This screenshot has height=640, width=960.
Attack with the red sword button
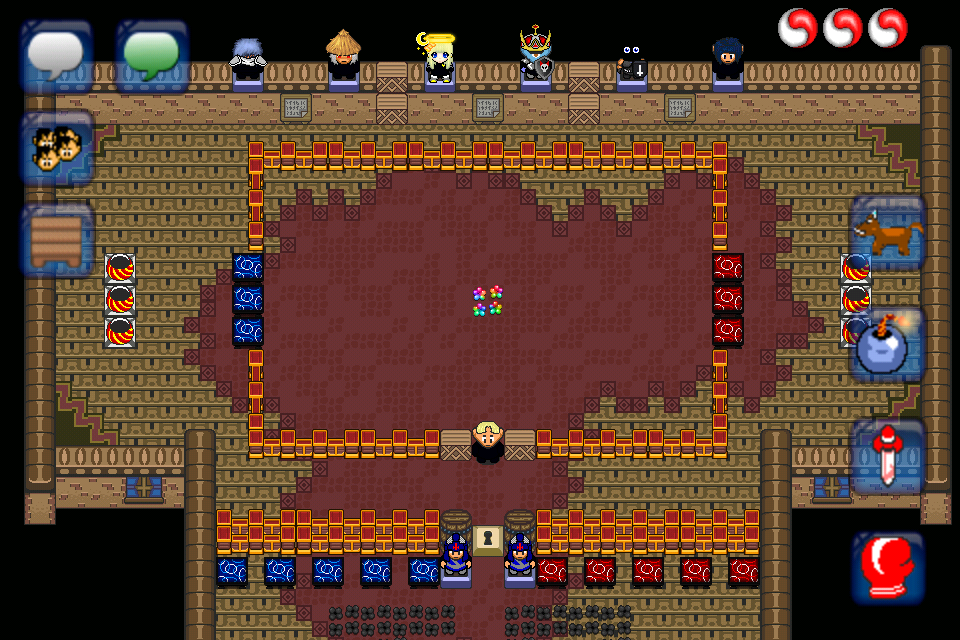coord(888,457)
